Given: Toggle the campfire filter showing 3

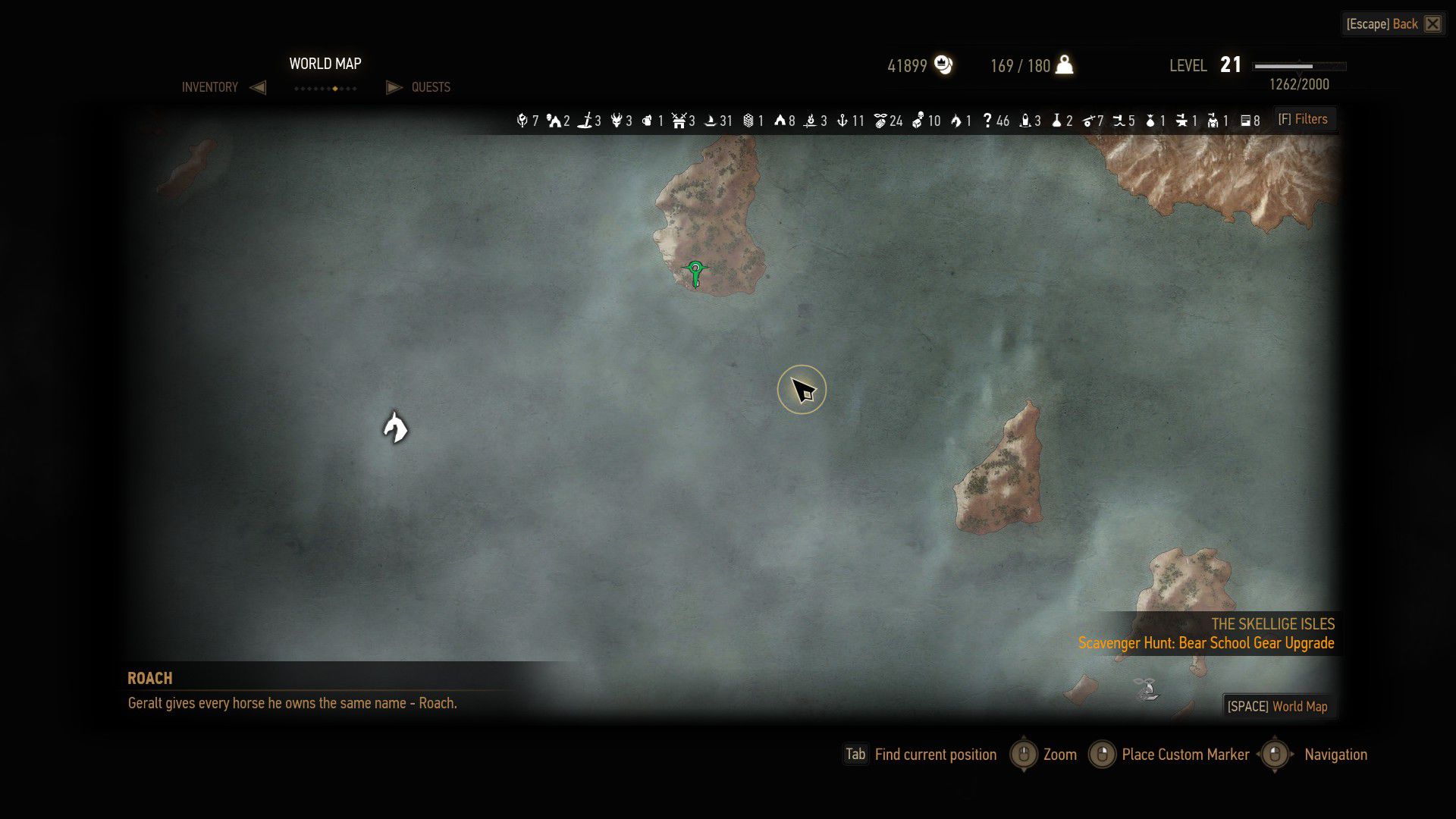Looking at the screenshot, I should (811, 121).
